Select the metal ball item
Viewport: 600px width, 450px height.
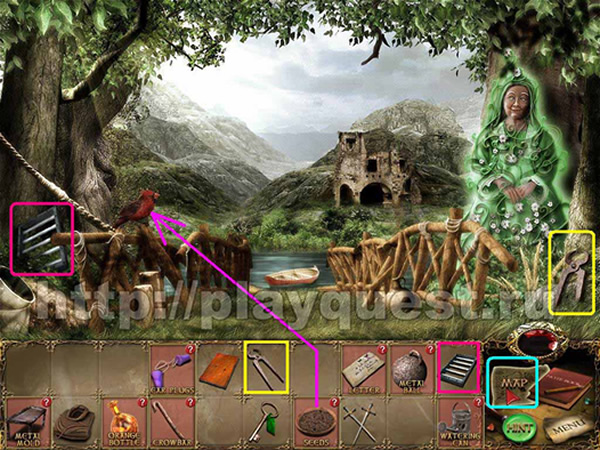pyautogui.click(x=410, y=369)
